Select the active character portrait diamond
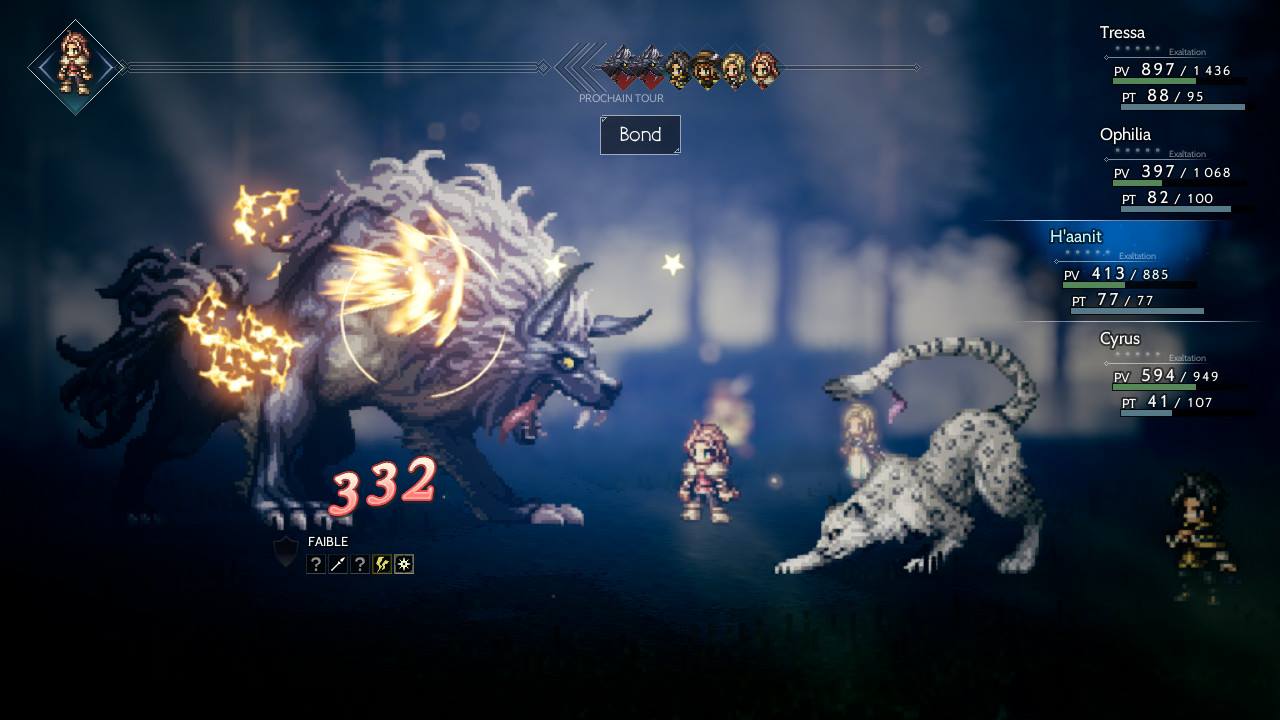Image resolution: width=1280 pixels, height=720 pixels. [75, 67]
